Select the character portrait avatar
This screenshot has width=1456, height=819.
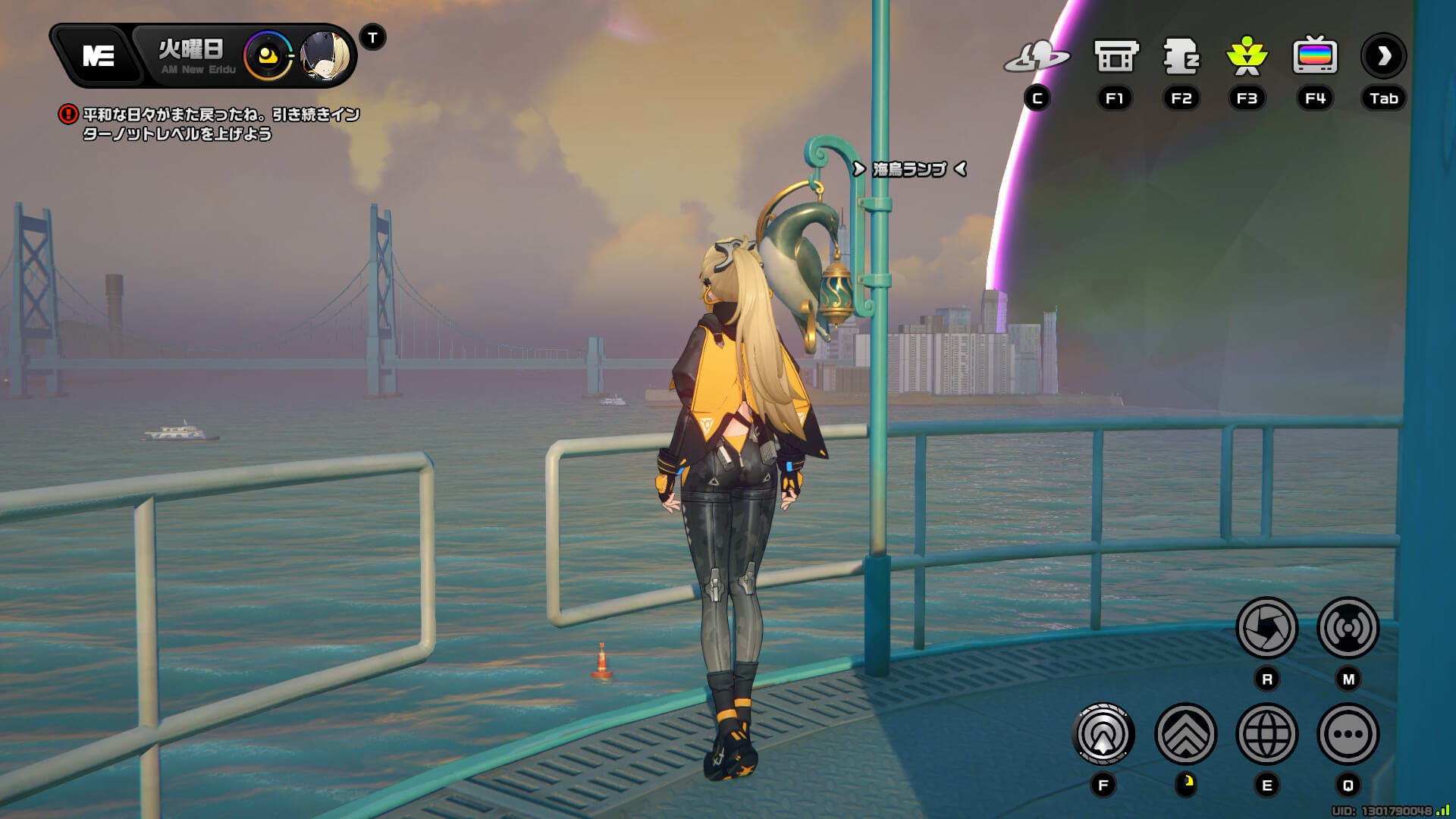(327, 55)
